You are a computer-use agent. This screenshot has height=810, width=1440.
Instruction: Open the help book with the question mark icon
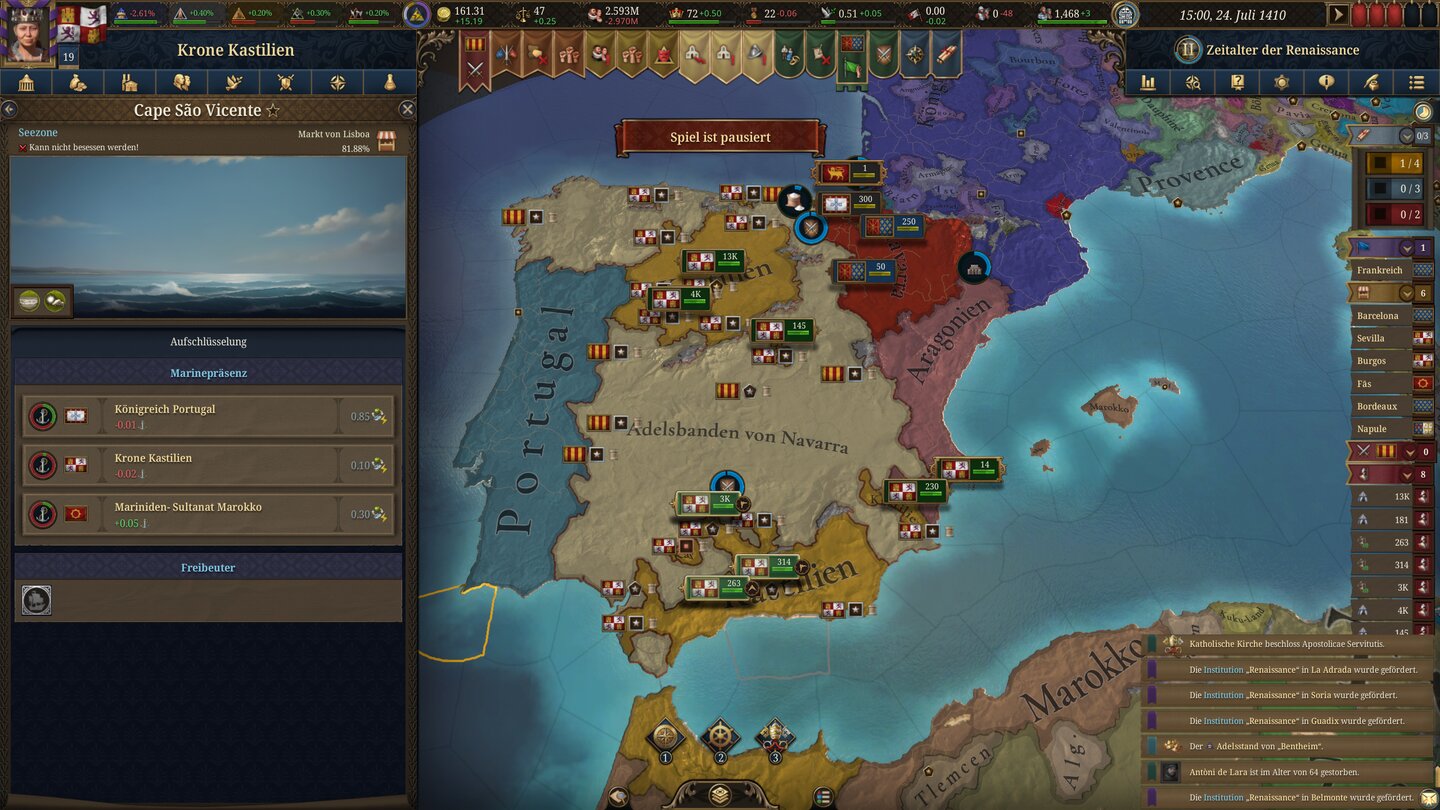pyautogui.click(x=1237, y=82)
